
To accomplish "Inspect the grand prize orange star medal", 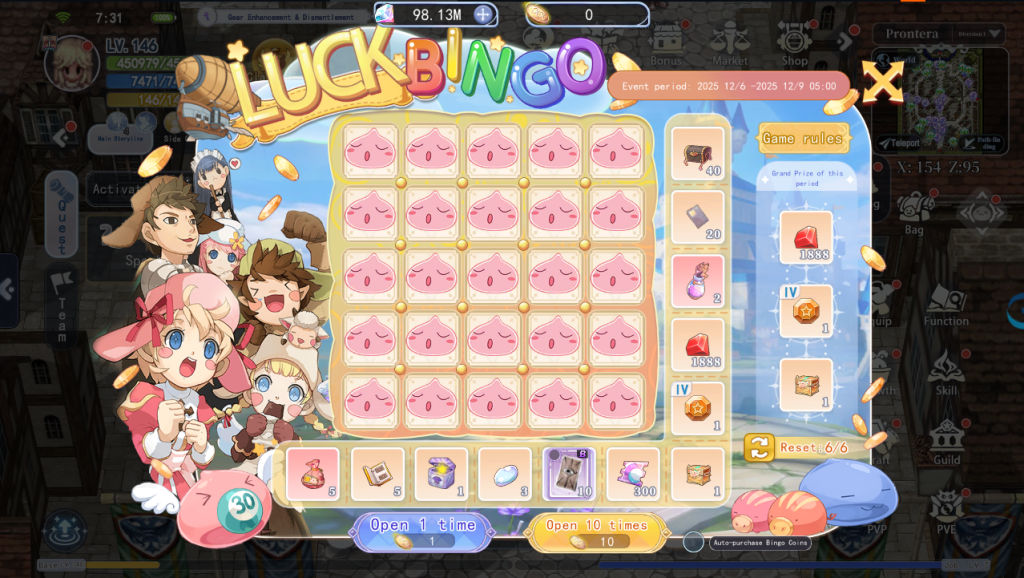I will click(806, 311).
